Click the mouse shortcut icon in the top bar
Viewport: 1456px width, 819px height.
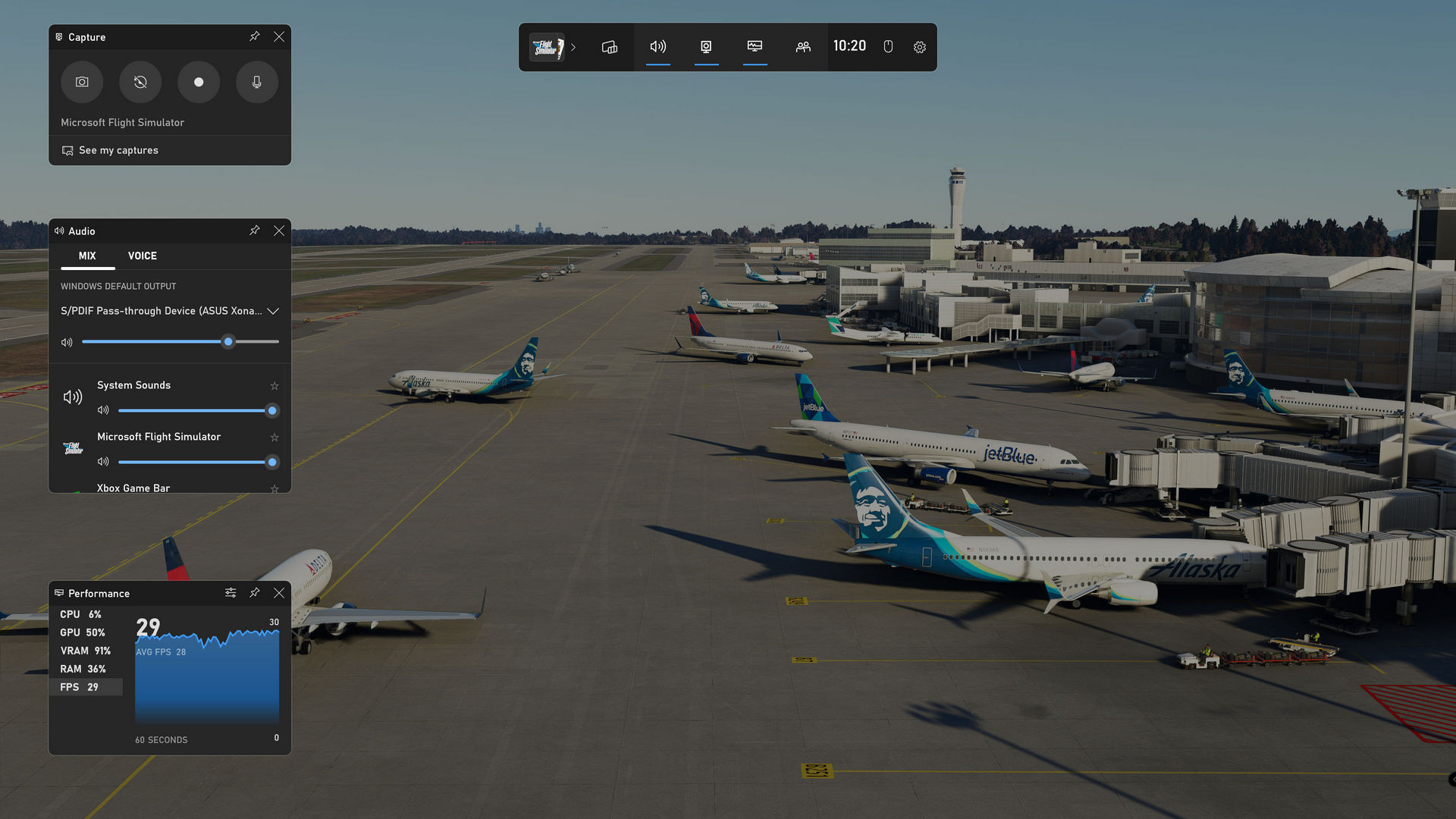pyautogui.click(x=887, y=46)
